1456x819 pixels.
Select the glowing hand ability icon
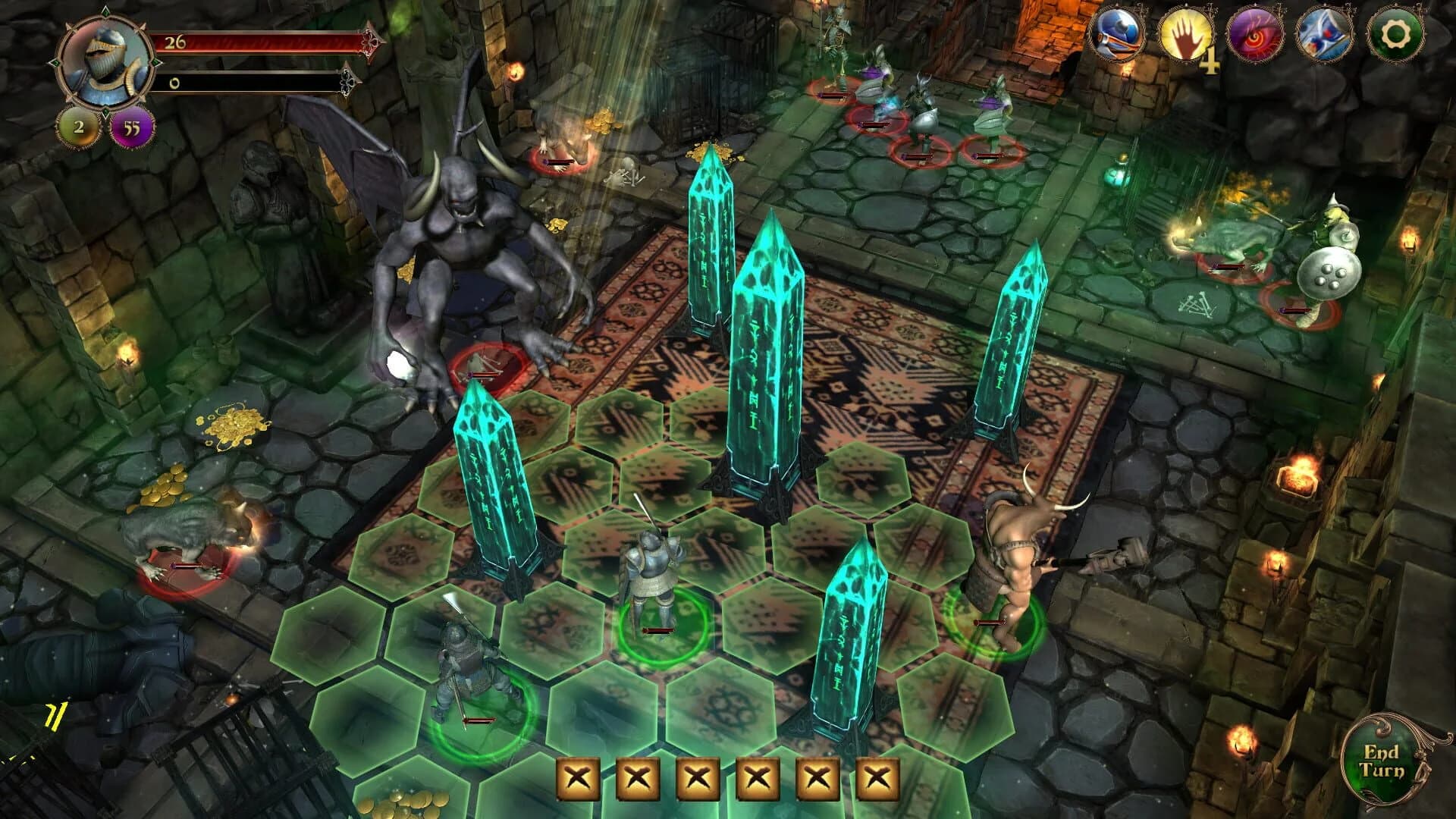pyautogui.click(x=1186, y=33)
